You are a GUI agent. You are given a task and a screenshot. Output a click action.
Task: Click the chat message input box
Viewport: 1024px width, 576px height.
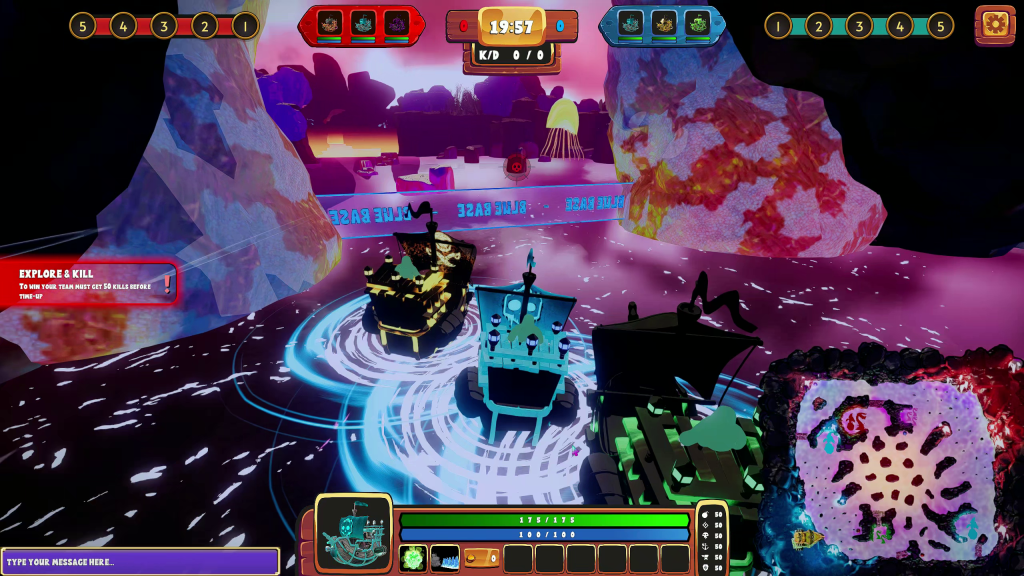[x=140, y=561]
